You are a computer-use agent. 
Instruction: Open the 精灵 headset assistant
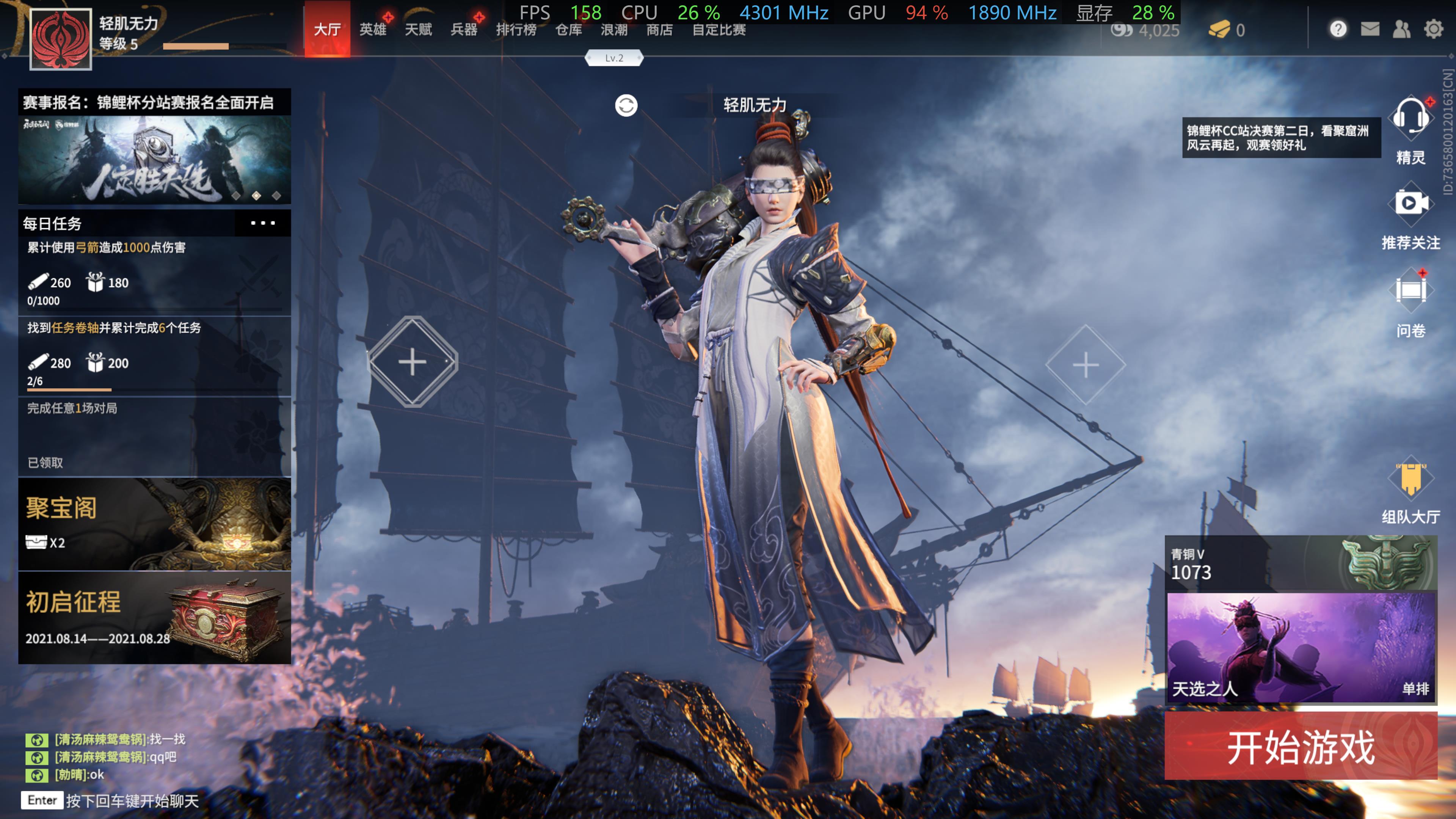(x=1411, y=119)
